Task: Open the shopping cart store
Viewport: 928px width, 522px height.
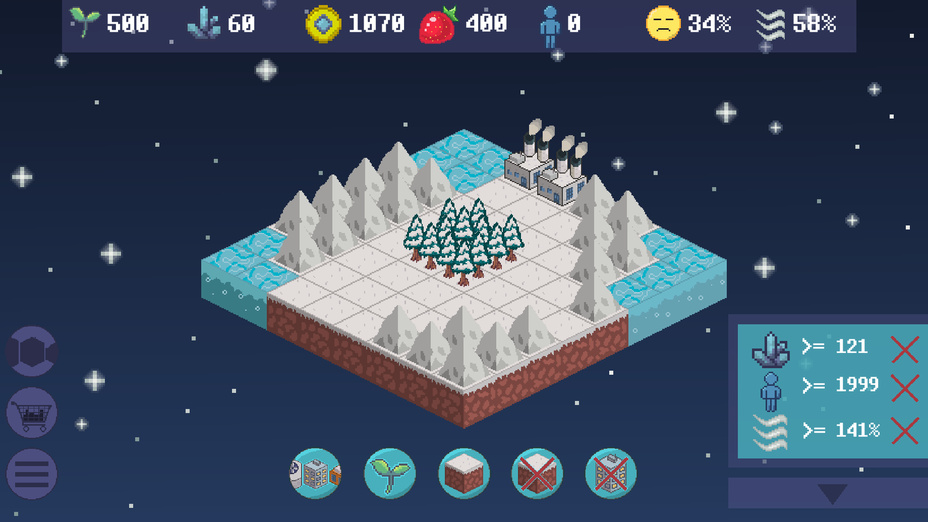Action: coord(32,412)
